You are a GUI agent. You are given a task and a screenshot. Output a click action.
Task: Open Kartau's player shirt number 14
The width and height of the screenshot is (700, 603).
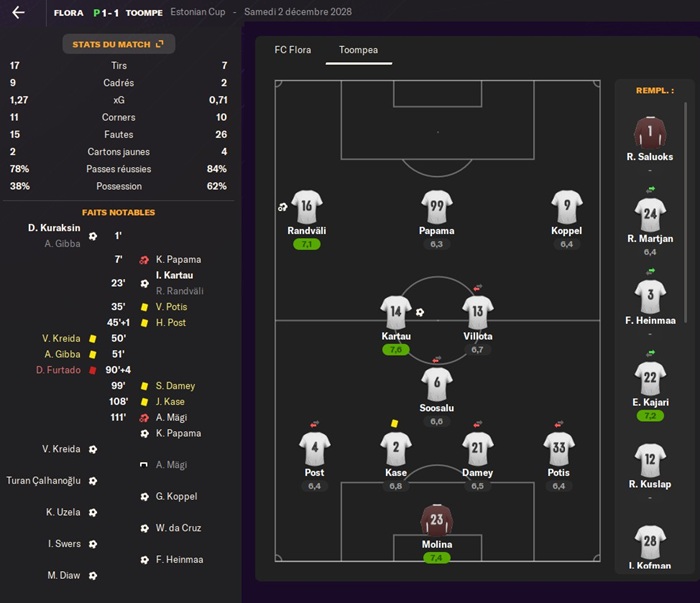click(x=396, y=312)
